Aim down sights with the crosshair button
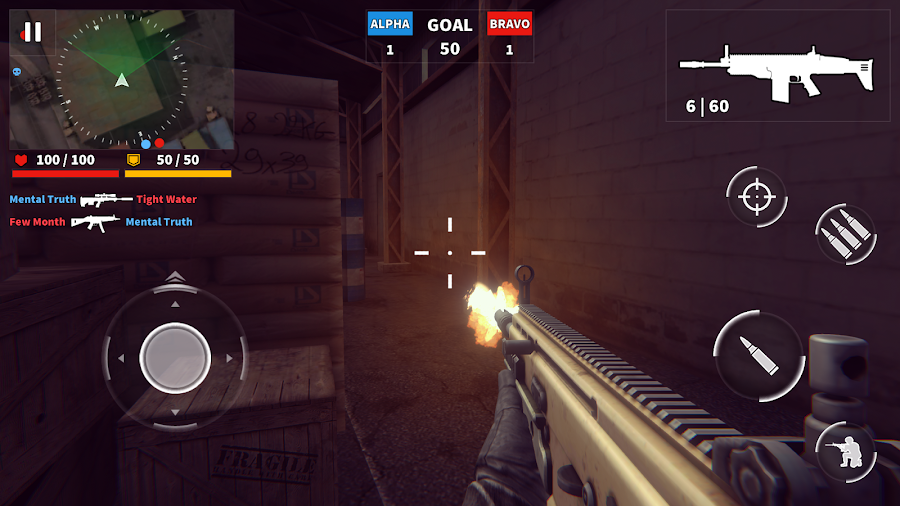 coord(756,196)
